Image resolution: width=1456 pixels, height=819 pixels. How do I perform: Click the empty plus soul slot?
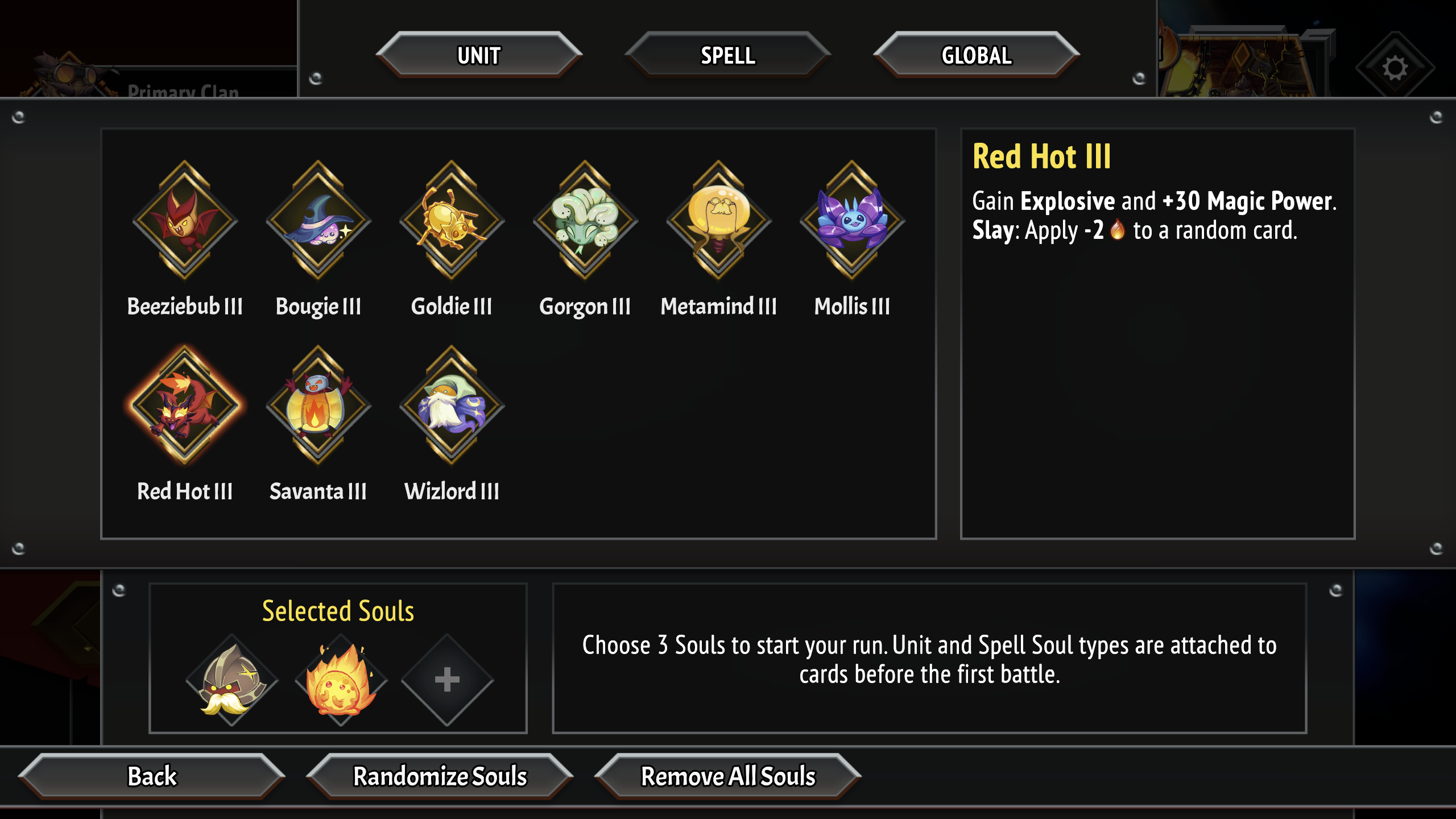[x=449, y=679]
